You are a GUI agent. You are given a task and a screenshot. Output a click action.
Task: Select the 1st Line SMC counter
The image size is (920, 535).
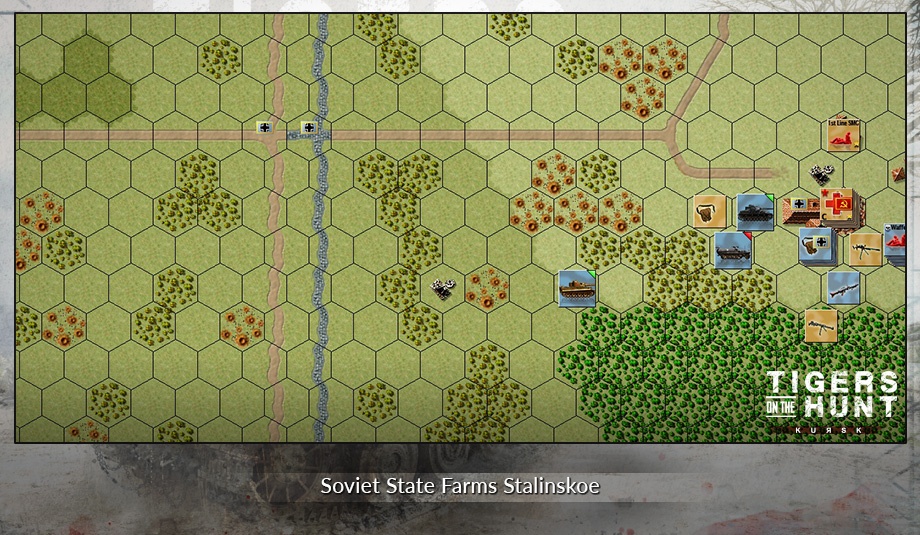[845, 135]
